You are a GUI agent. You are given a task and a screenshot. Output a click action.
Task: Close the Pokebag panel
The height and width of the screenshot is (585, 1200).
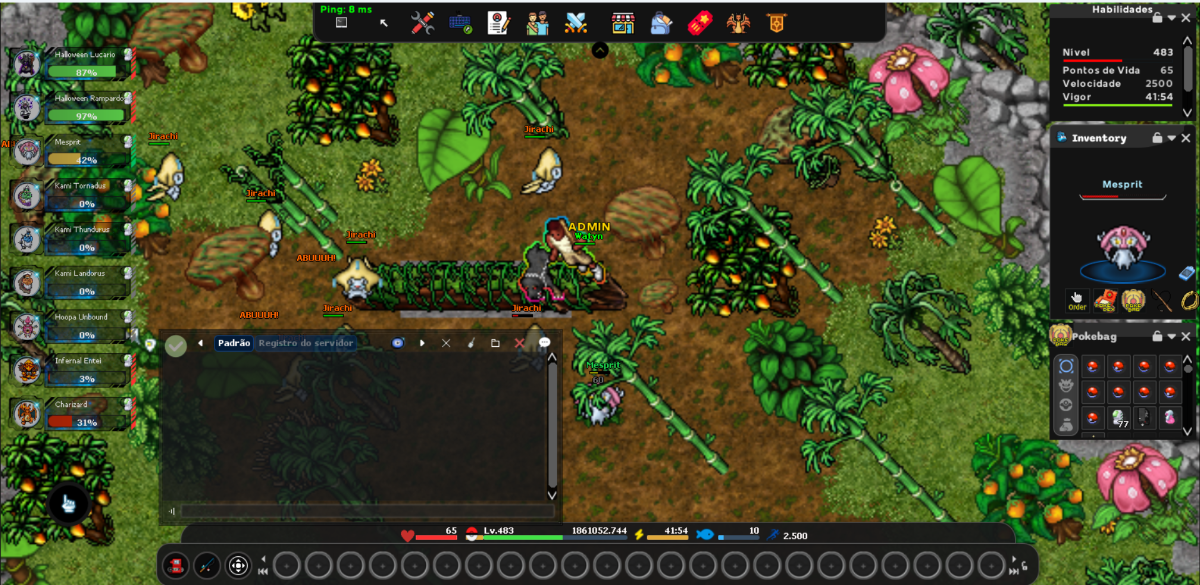(1187, 336)
